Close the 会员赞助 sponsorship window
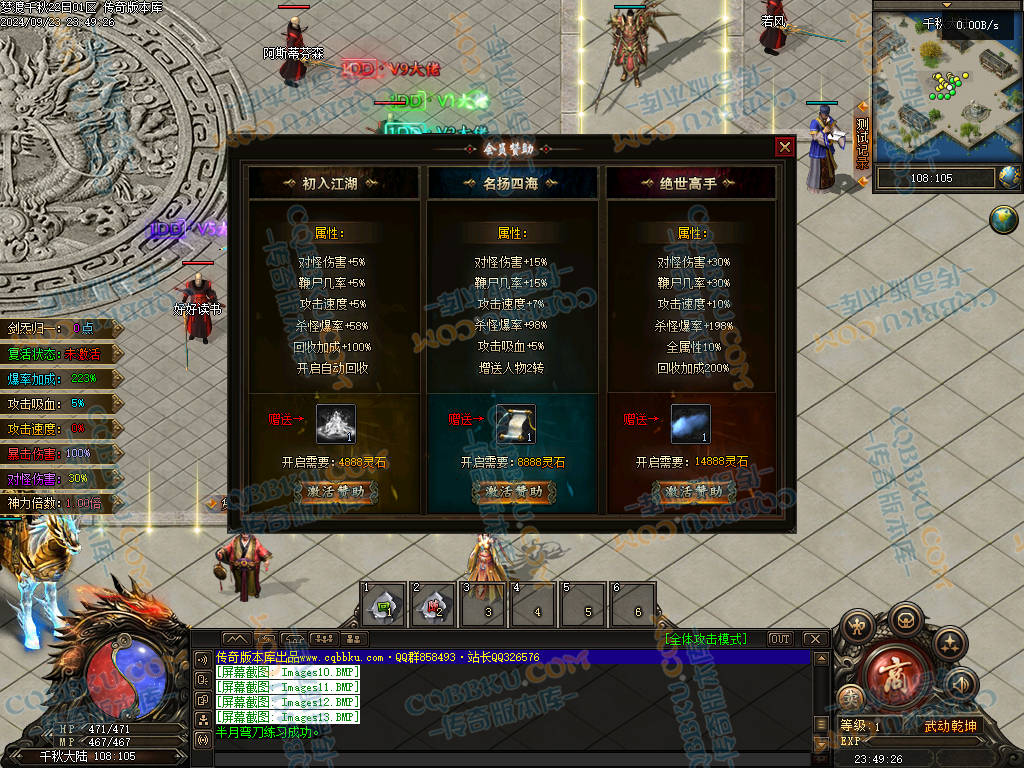1024x768 pixels. [785, 147]
